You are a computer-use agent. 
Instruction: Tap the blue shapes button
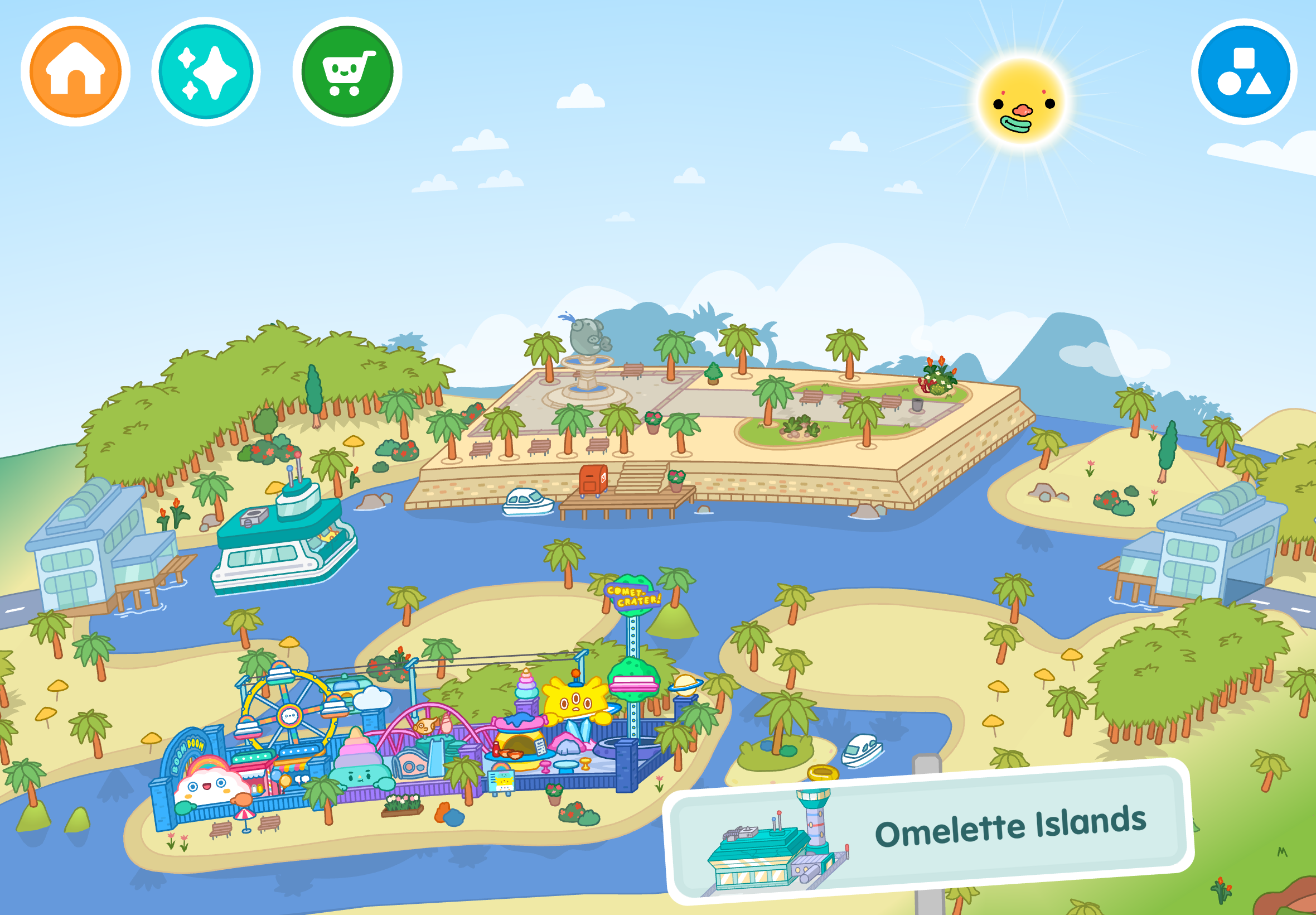[x=1244, y=71]
